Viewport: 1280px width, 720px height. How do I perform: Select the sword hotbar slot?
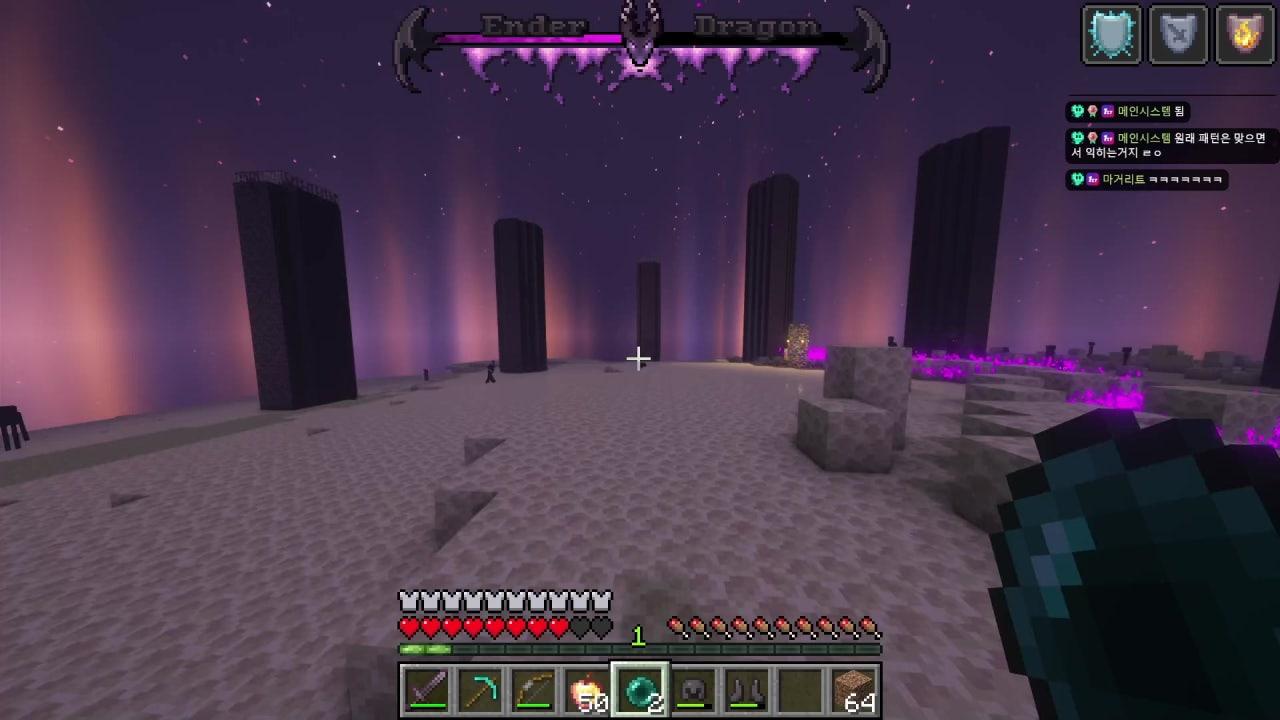[x=426, y=690]
